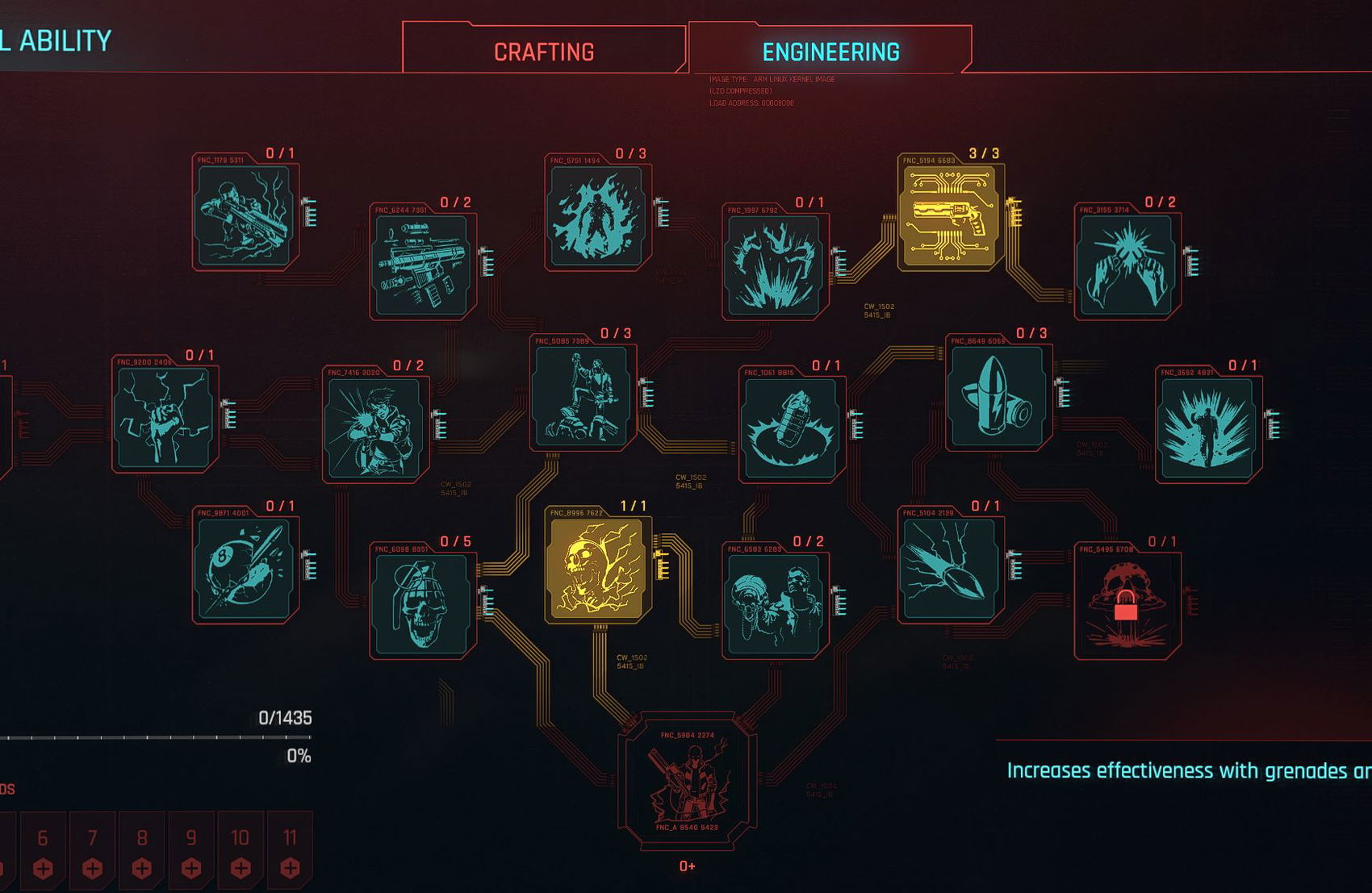1372x893 pixels.
Task: Pick the skull grenade perk
Action: pyautogui.click(x=422, y=604)
